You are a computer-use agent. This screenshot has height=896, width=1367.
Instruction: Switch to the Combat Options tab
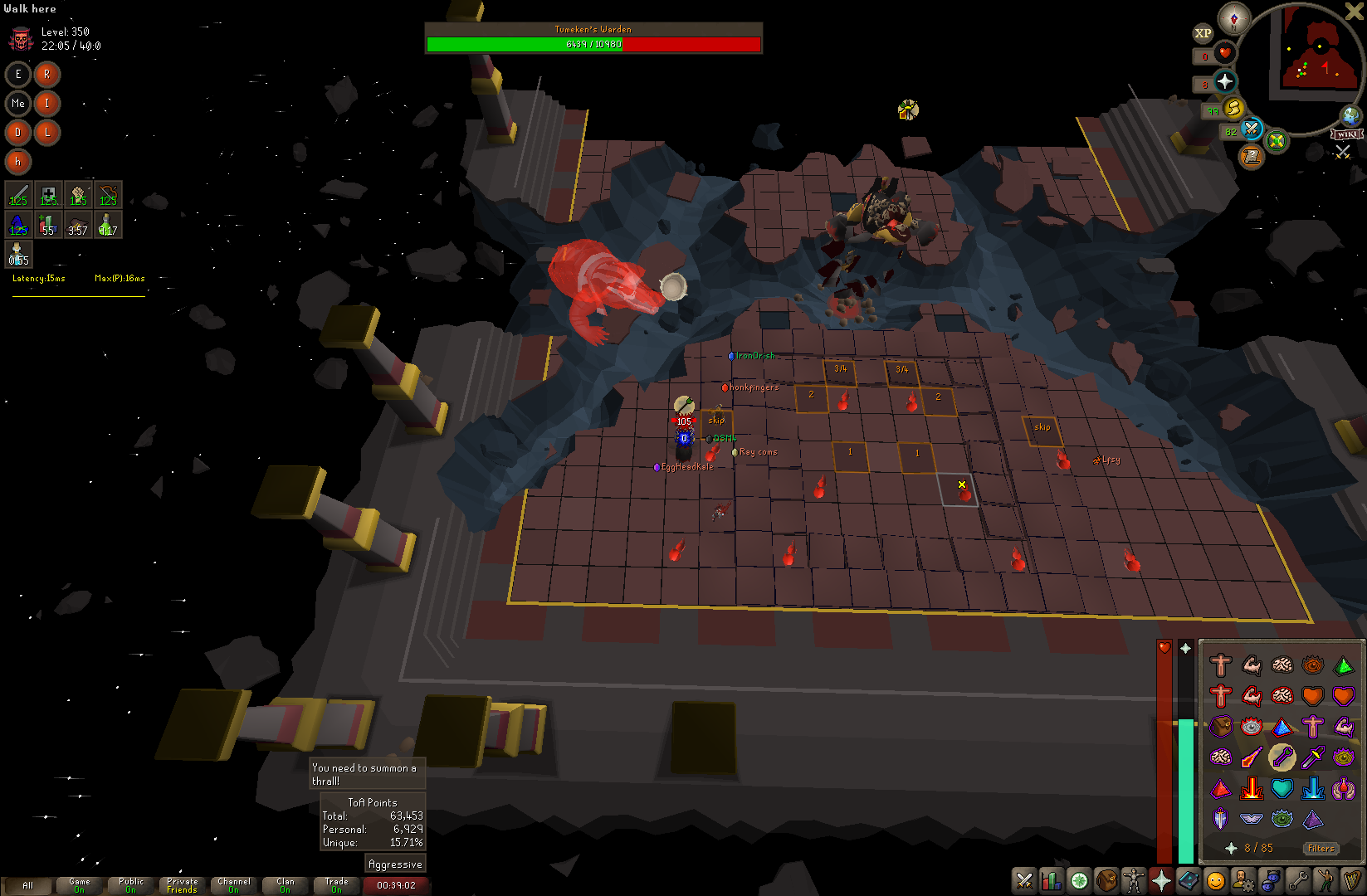(x=1025, y=880)
